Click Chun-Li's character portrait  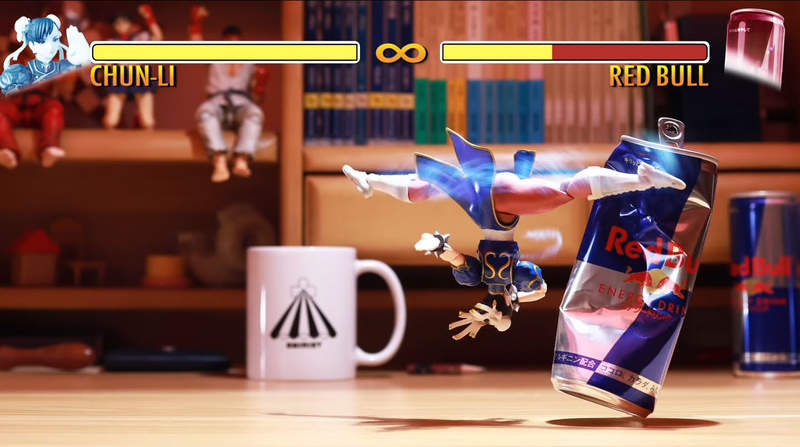(42, 52)
